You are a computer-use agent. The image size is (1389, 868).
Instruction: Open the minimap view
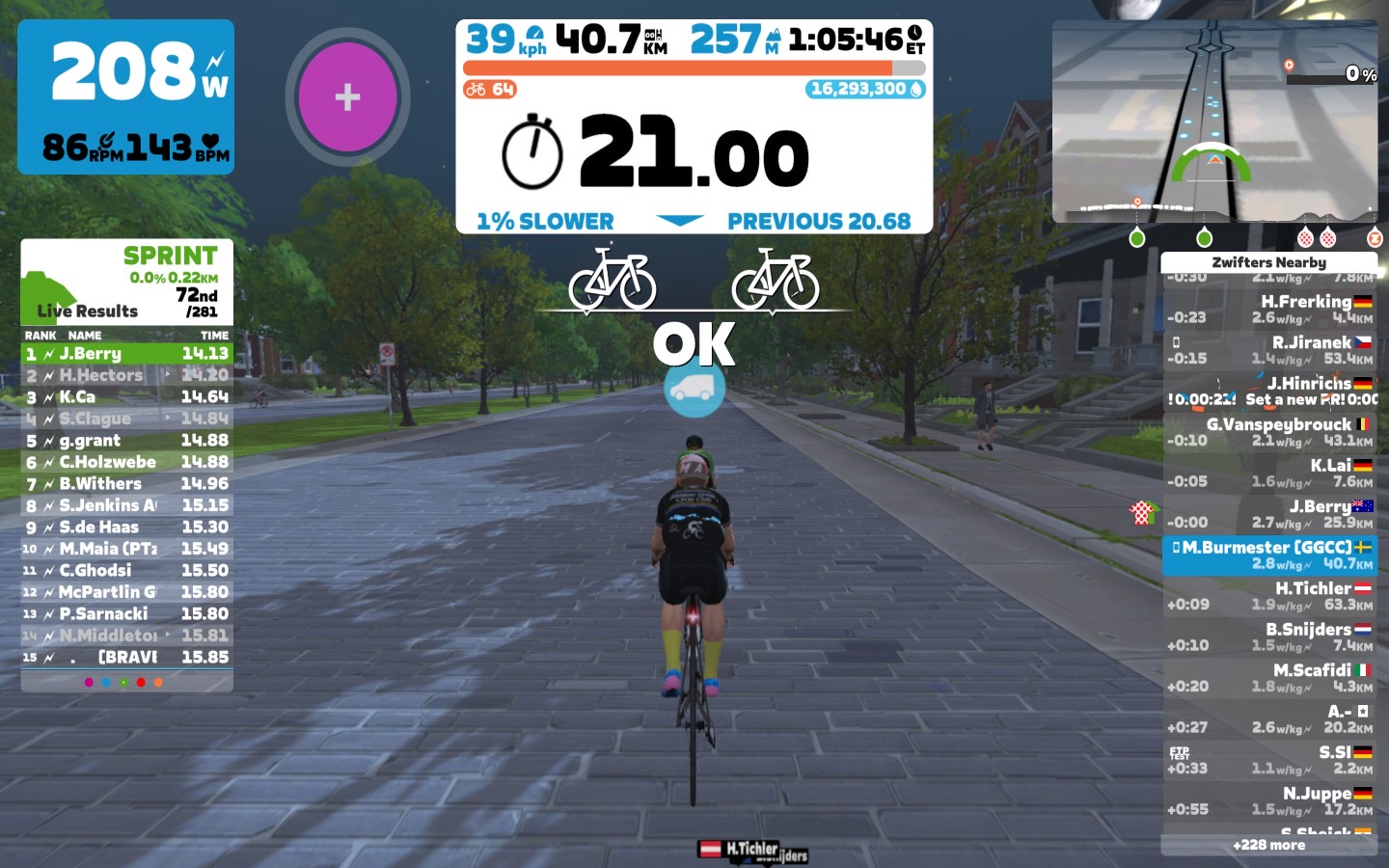point(1214,121)
